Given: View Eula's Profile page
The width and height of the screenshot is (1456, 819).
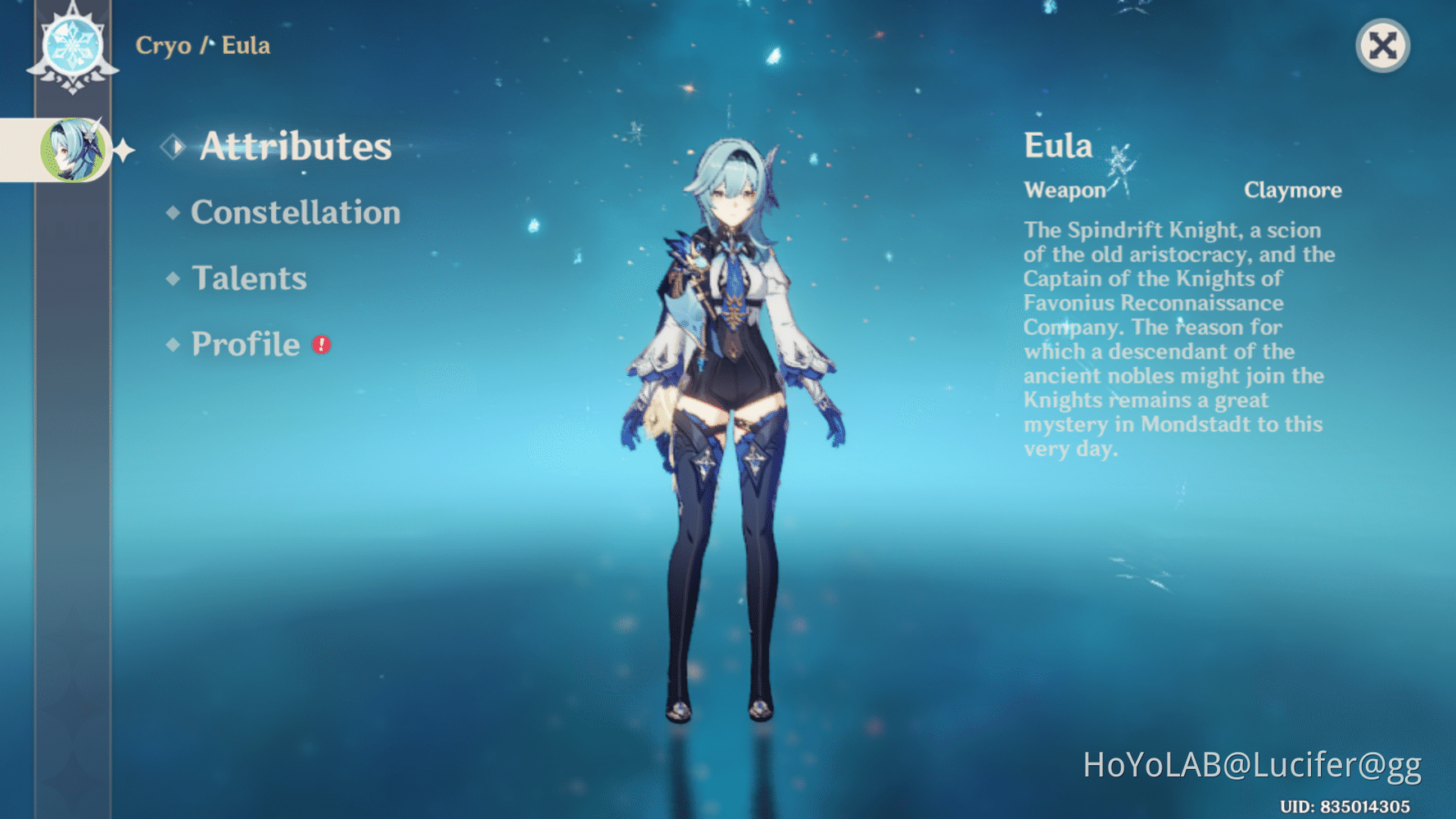Looking at the screenshot, I should point(244,344).
